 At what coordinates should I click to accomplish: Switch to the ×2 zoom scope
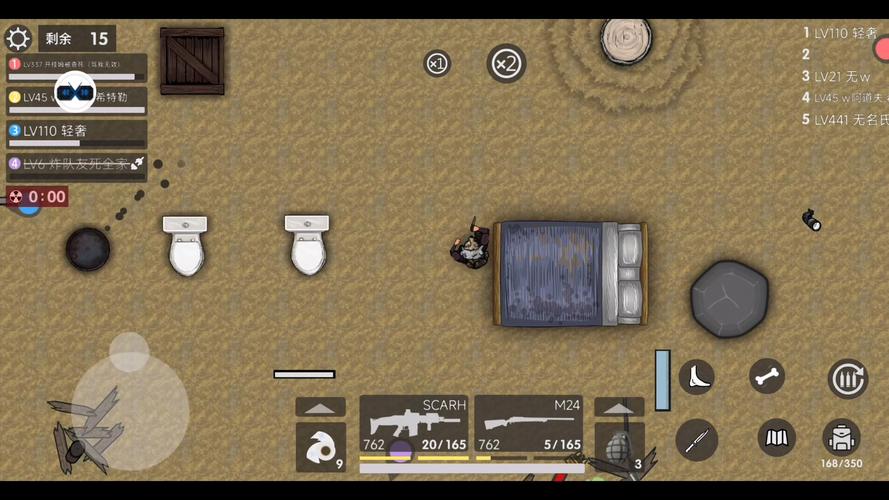506,64
